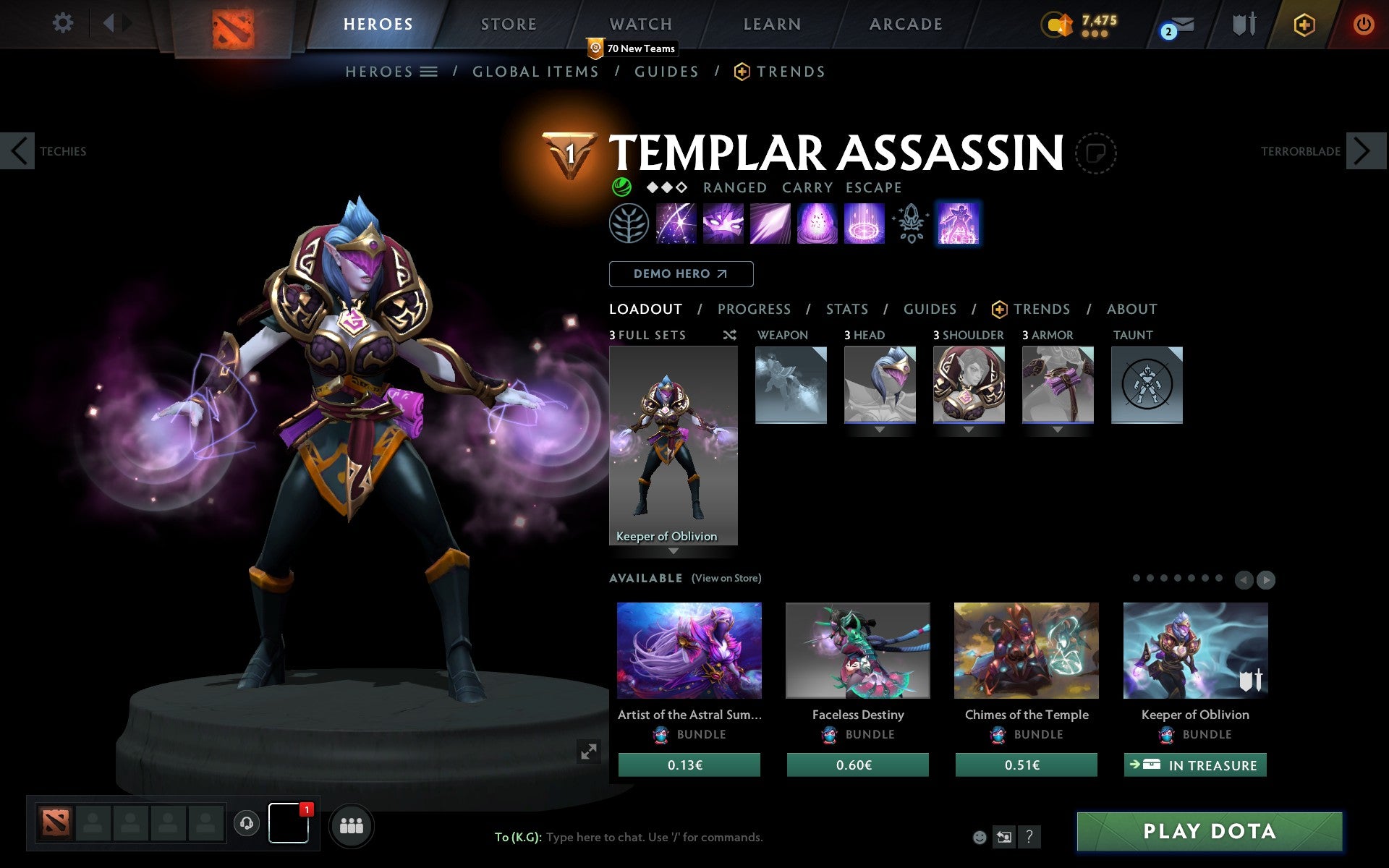
Task: Go to next hero Terrorblade
Action: coord(1365,151)
